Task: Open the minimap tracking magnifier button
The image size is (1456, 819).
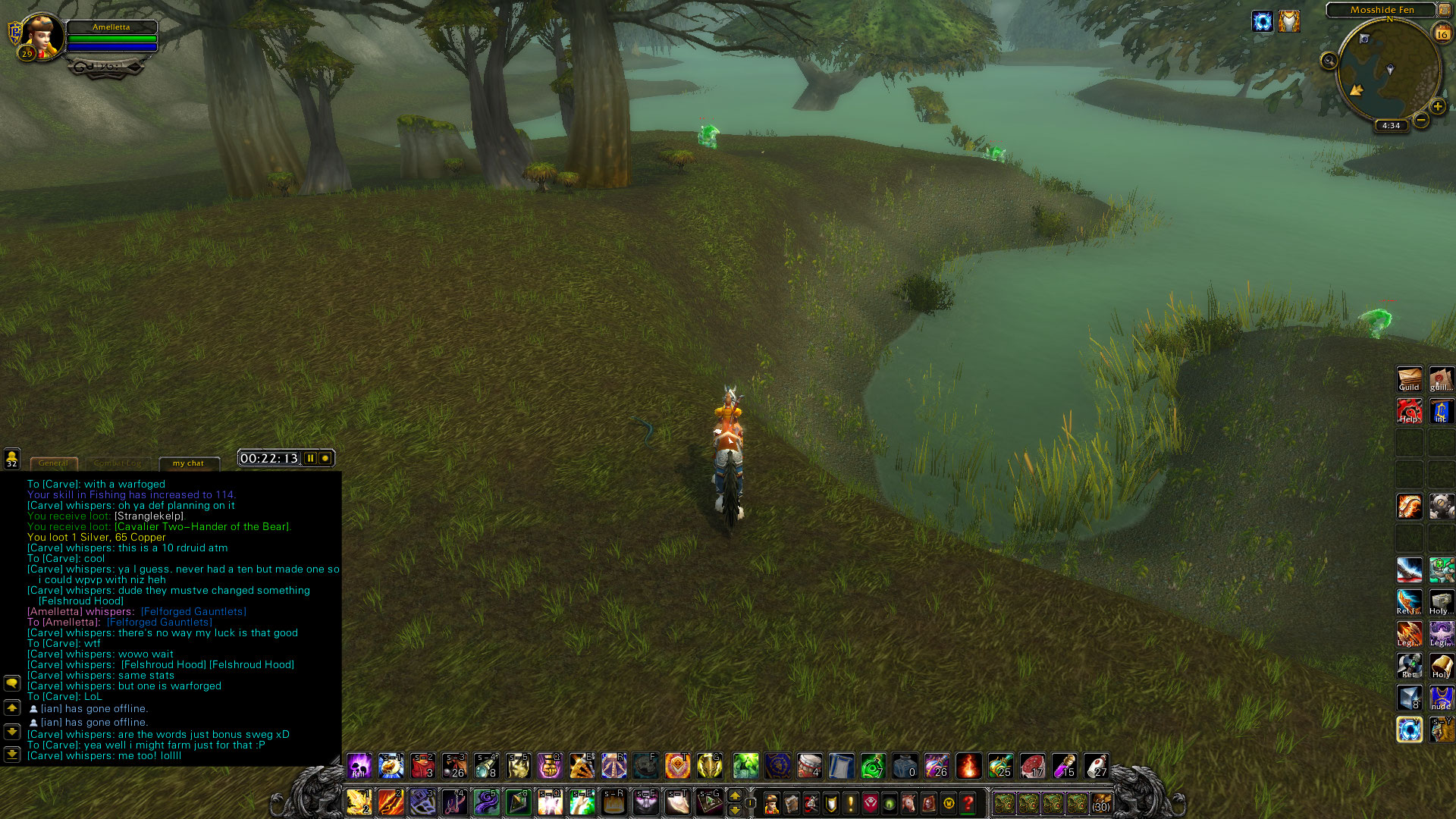Action: (x=1329, y=61)
